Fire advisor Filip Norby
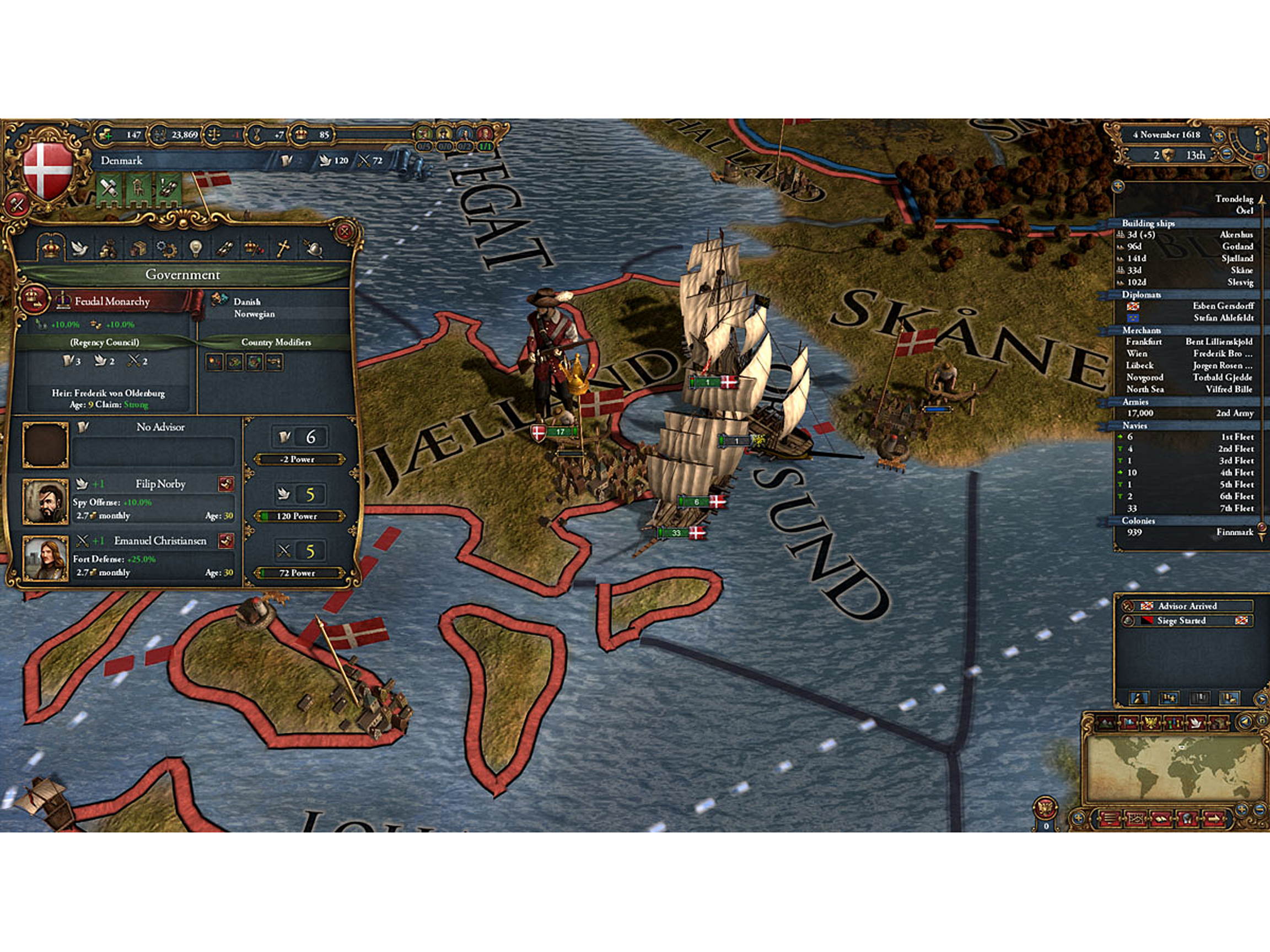The width and height of the screenshot is (1270, 952). (x=227, y=484)
